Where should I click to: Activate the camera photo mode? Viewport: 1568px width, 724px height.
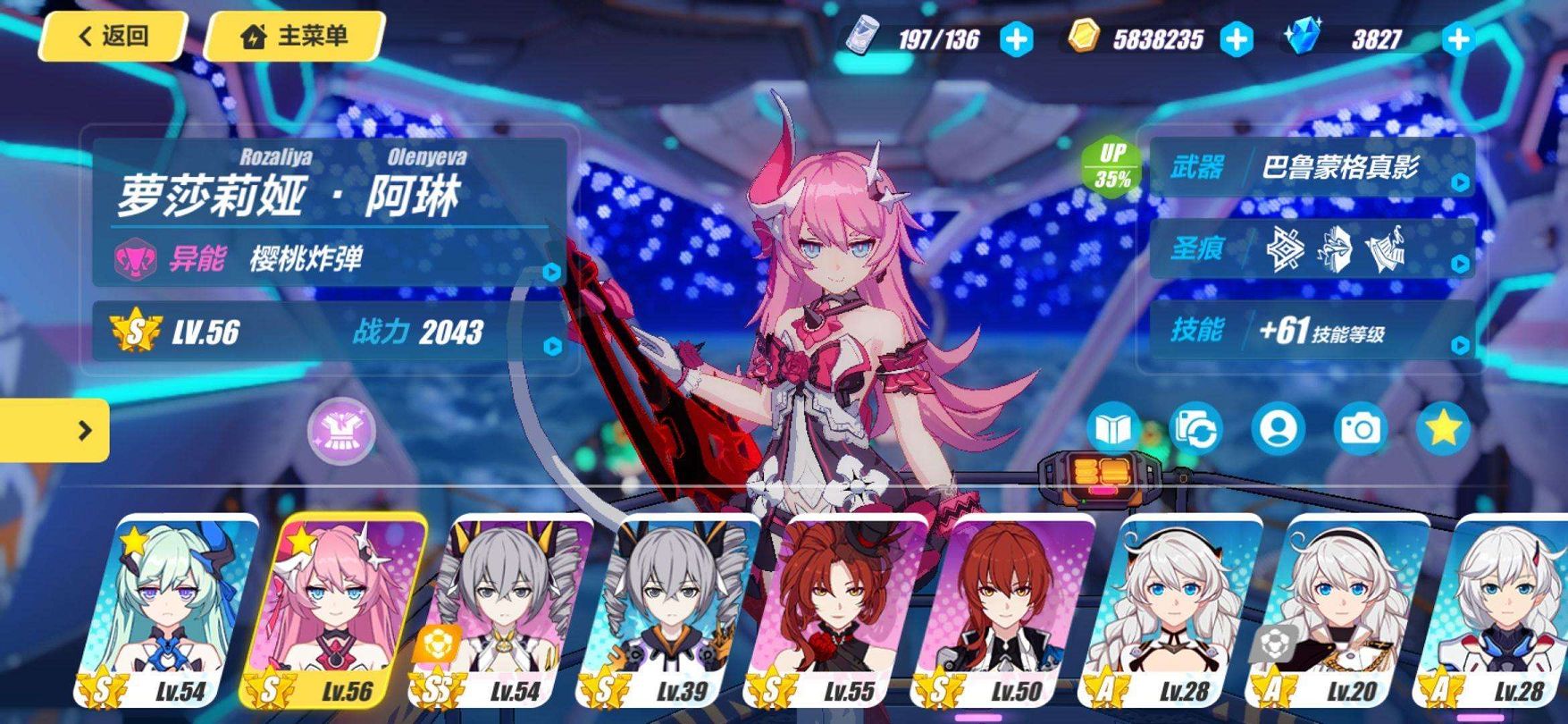tap(1360, 430)
